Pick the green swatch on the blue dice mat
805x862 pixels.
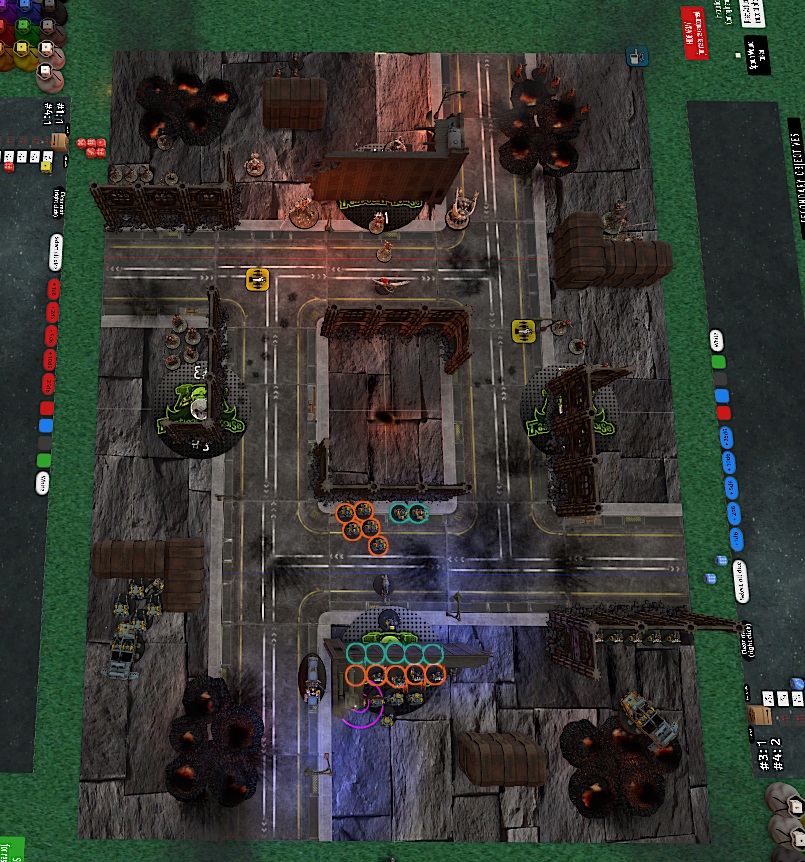718,363
